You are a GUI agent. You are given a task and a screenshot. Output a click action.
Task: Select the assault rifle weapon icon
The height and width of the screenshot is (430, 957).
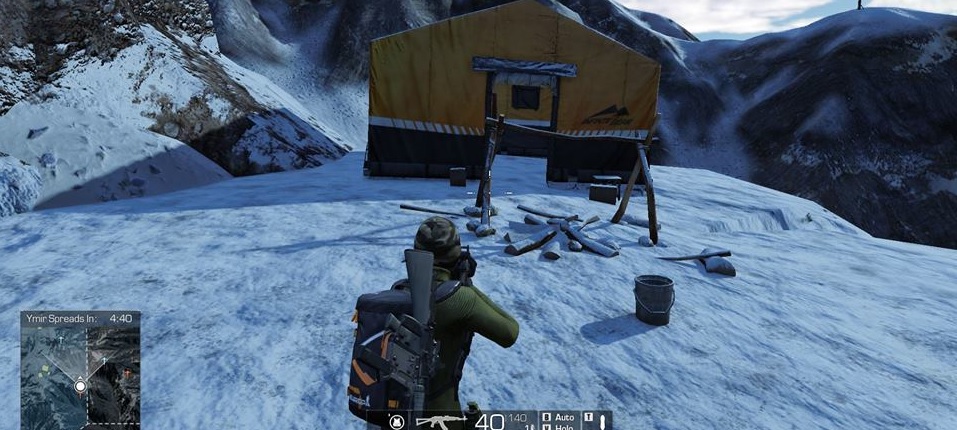click(x=440, y=421)
